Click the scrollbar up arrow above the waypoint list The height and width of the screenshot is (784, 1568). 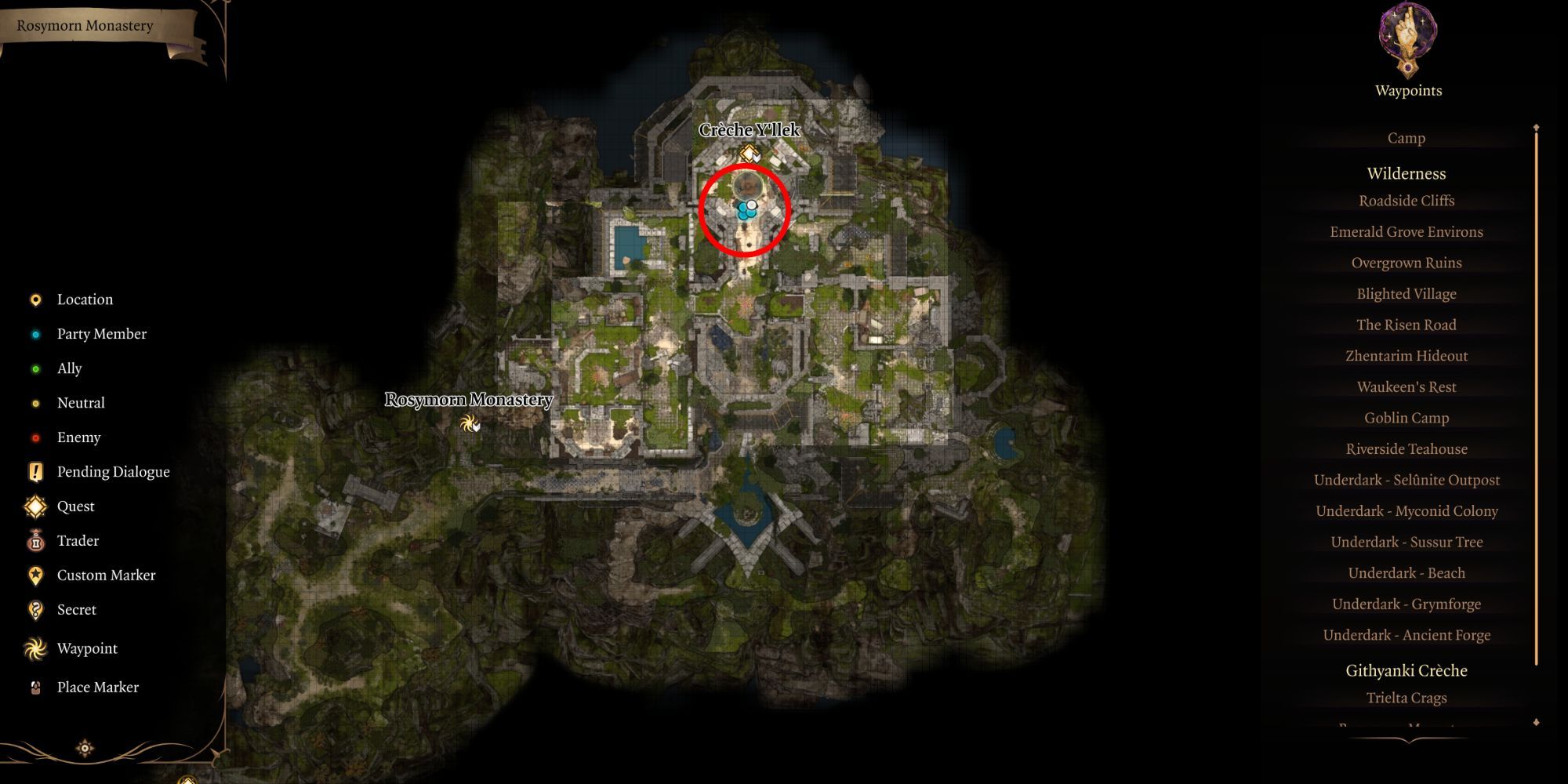pos(1535,125)
